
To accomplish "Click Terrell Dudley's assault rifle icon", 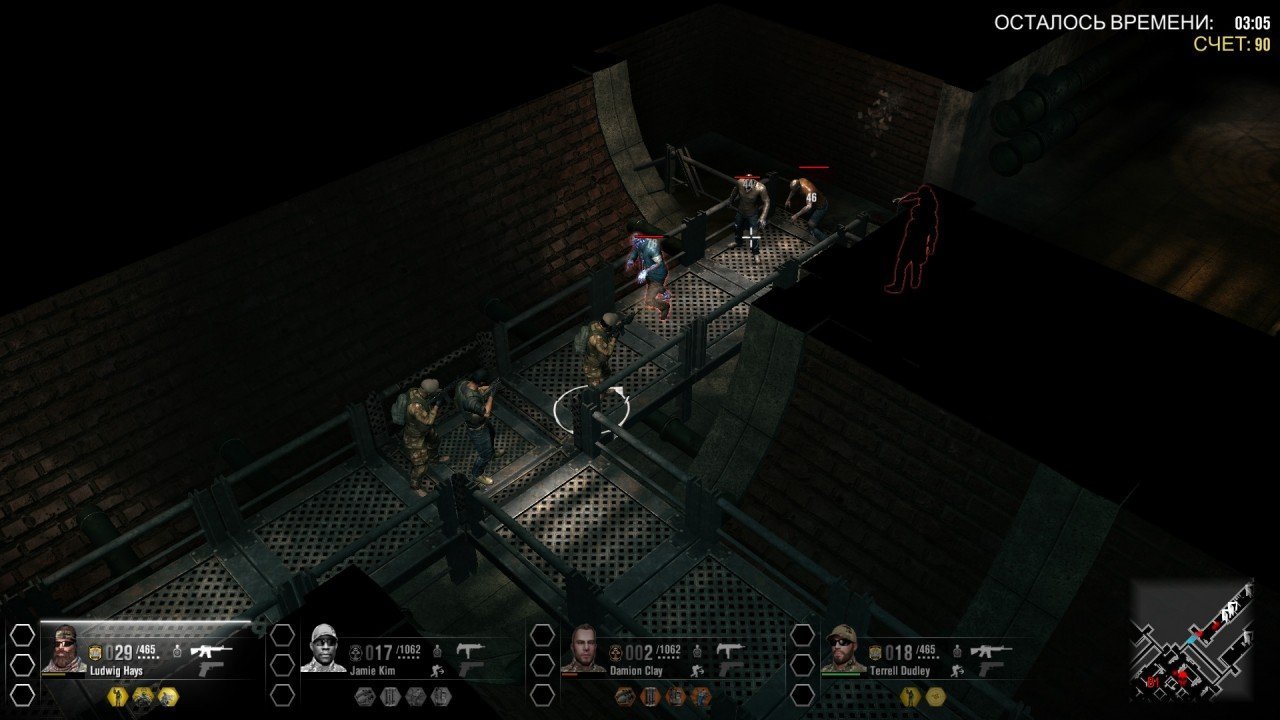I will pos(990,651).
